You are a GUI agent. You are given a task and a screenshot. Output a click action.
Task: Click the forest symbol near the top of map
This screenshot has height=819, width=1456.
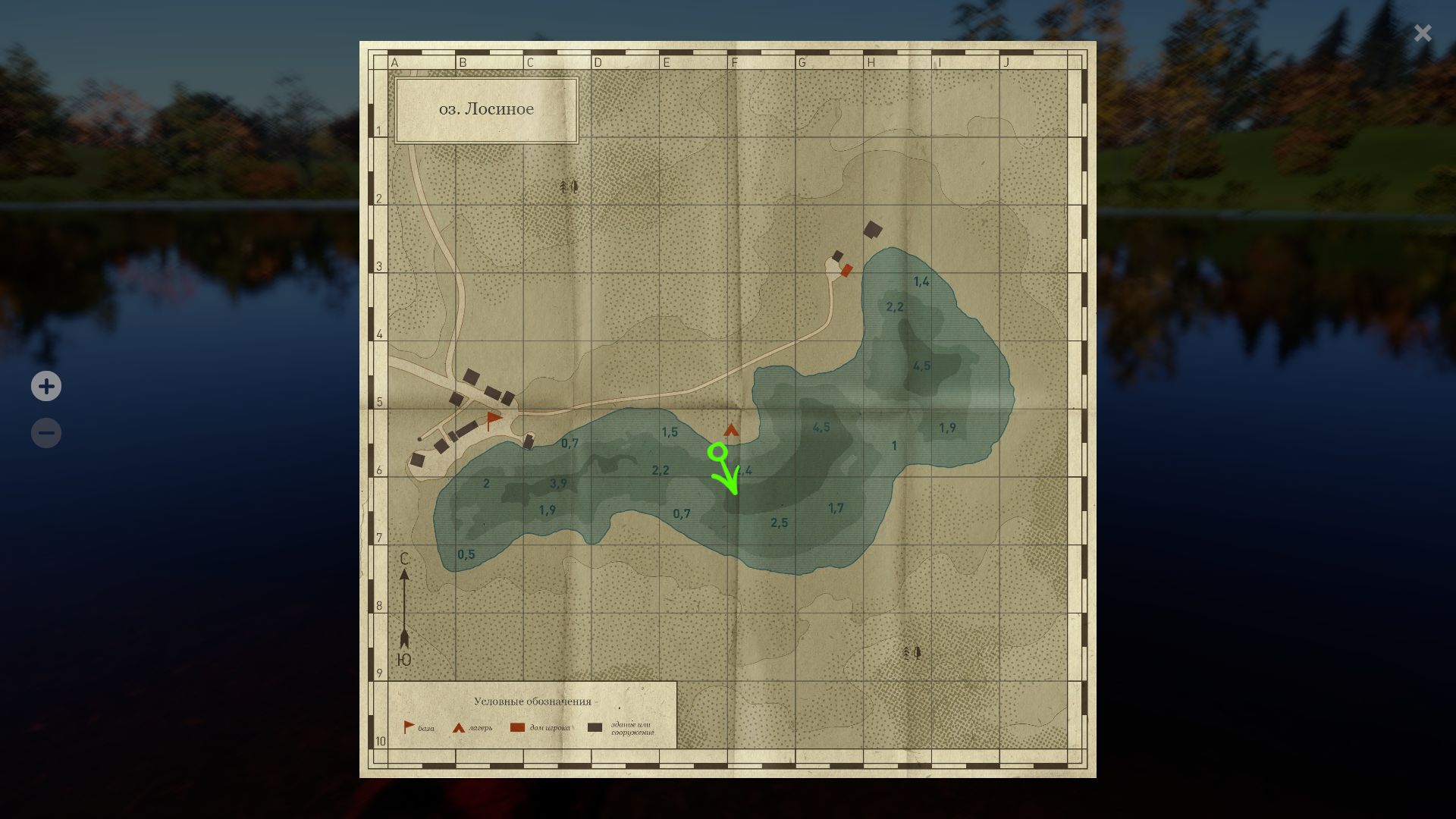569,186
